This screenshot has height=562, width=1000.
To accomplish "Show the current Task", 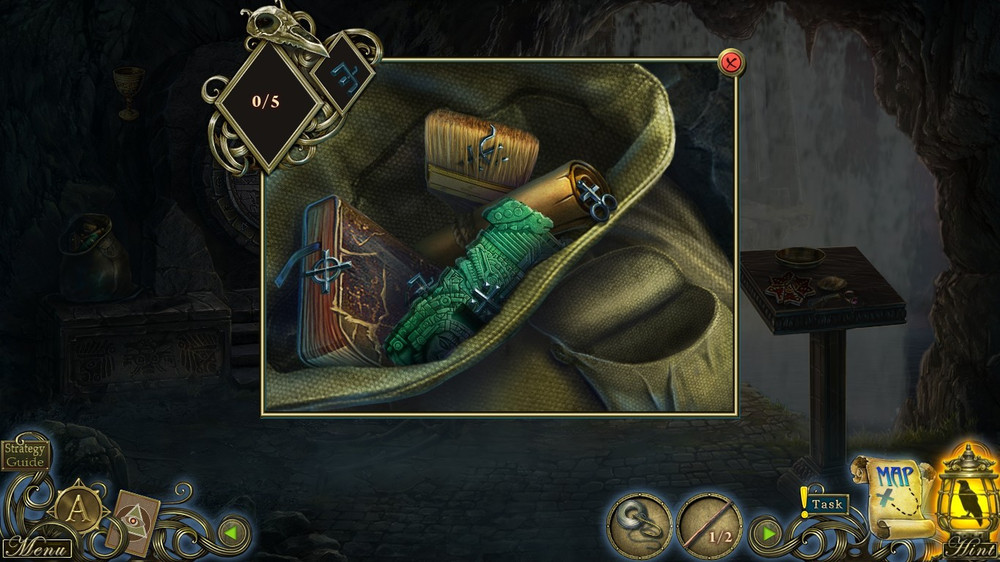I will pos(827,504).
